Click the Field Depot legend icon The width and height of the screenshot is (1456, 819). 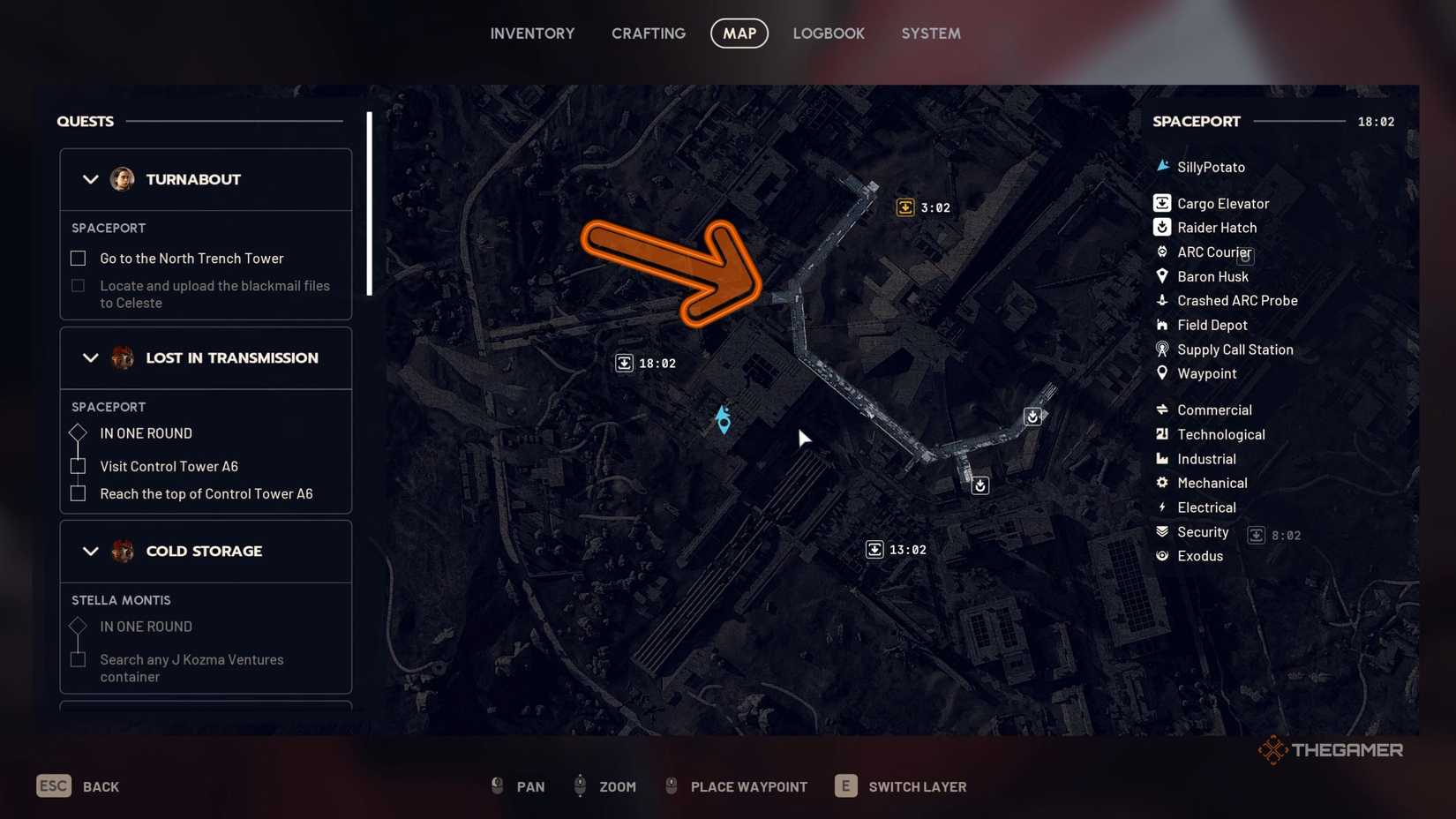[x=1162, y=325]
